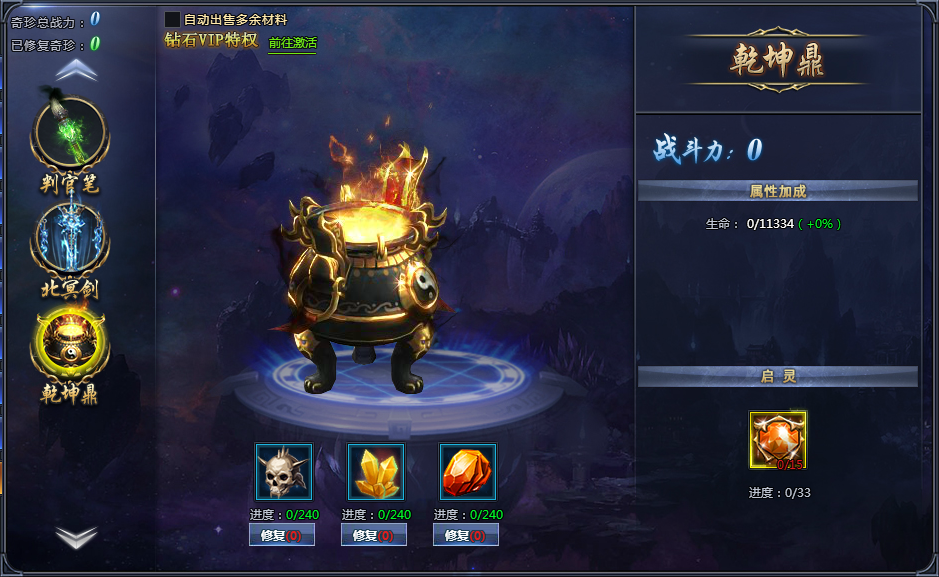Show earlier treasures with the up arrow
Image resolution: width=939 pixels, height=577 pixels.
coord(76,71)
